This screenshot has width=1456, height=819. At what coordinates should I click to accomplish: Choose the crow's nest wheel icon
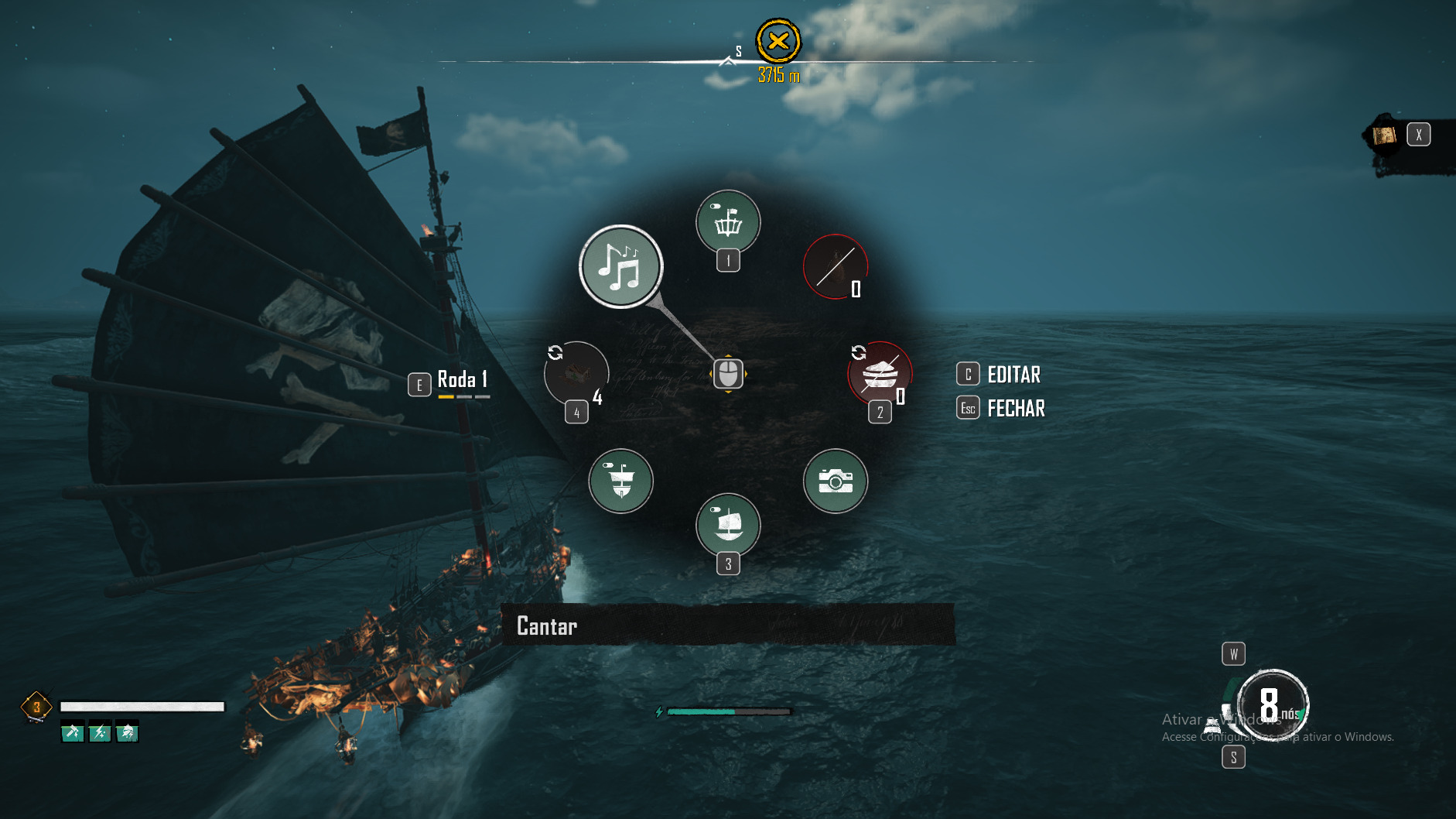[728, 222]
